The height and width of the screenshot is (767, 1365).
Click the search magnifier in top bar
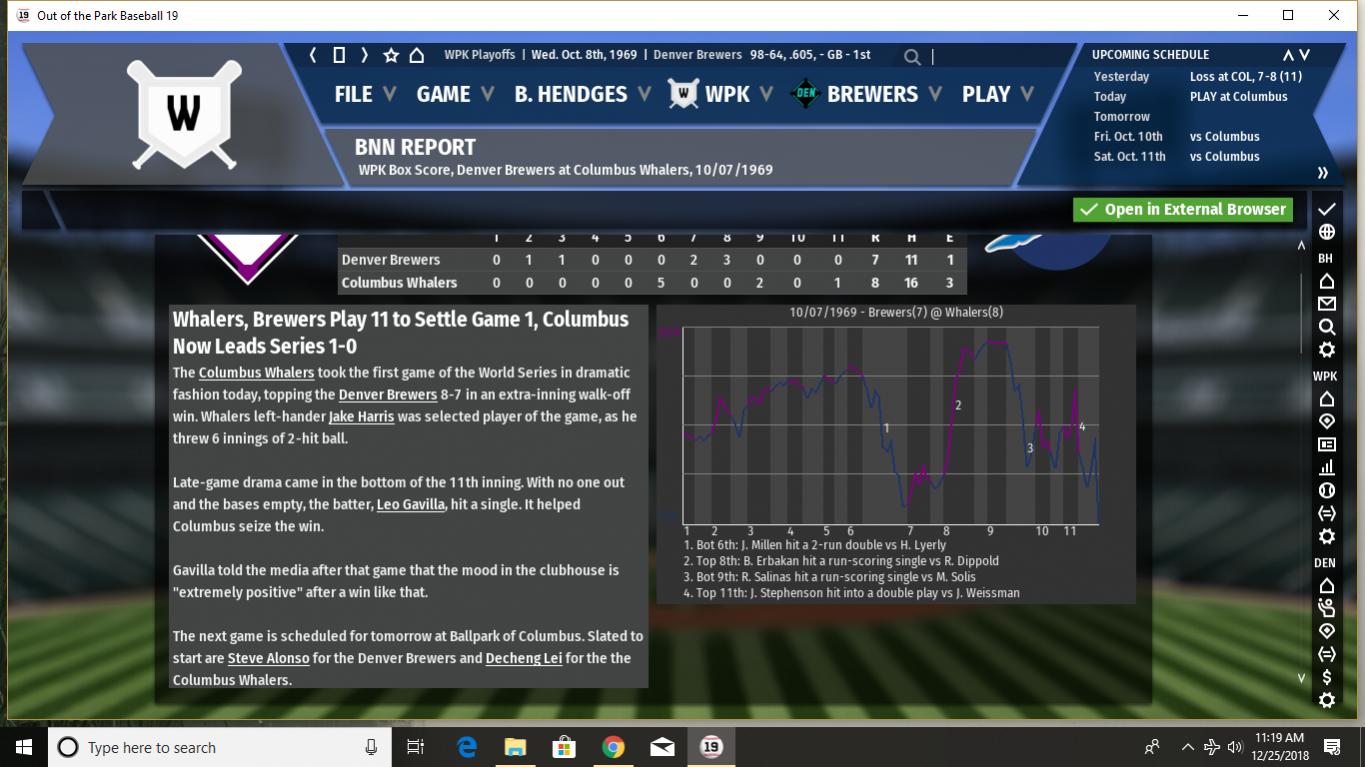[x=912, y=57]
